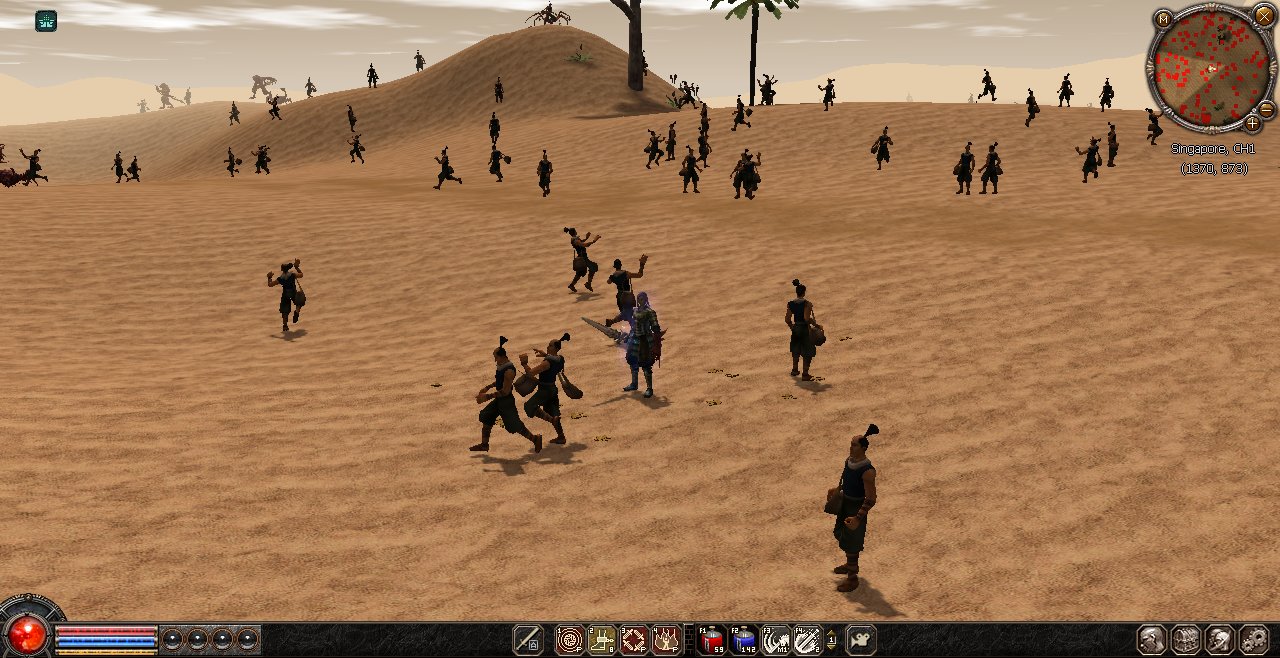Trigger the flame skill in slot 4
The height and width of the screenshot is (658, 1280).
click(x=666, y=640)
